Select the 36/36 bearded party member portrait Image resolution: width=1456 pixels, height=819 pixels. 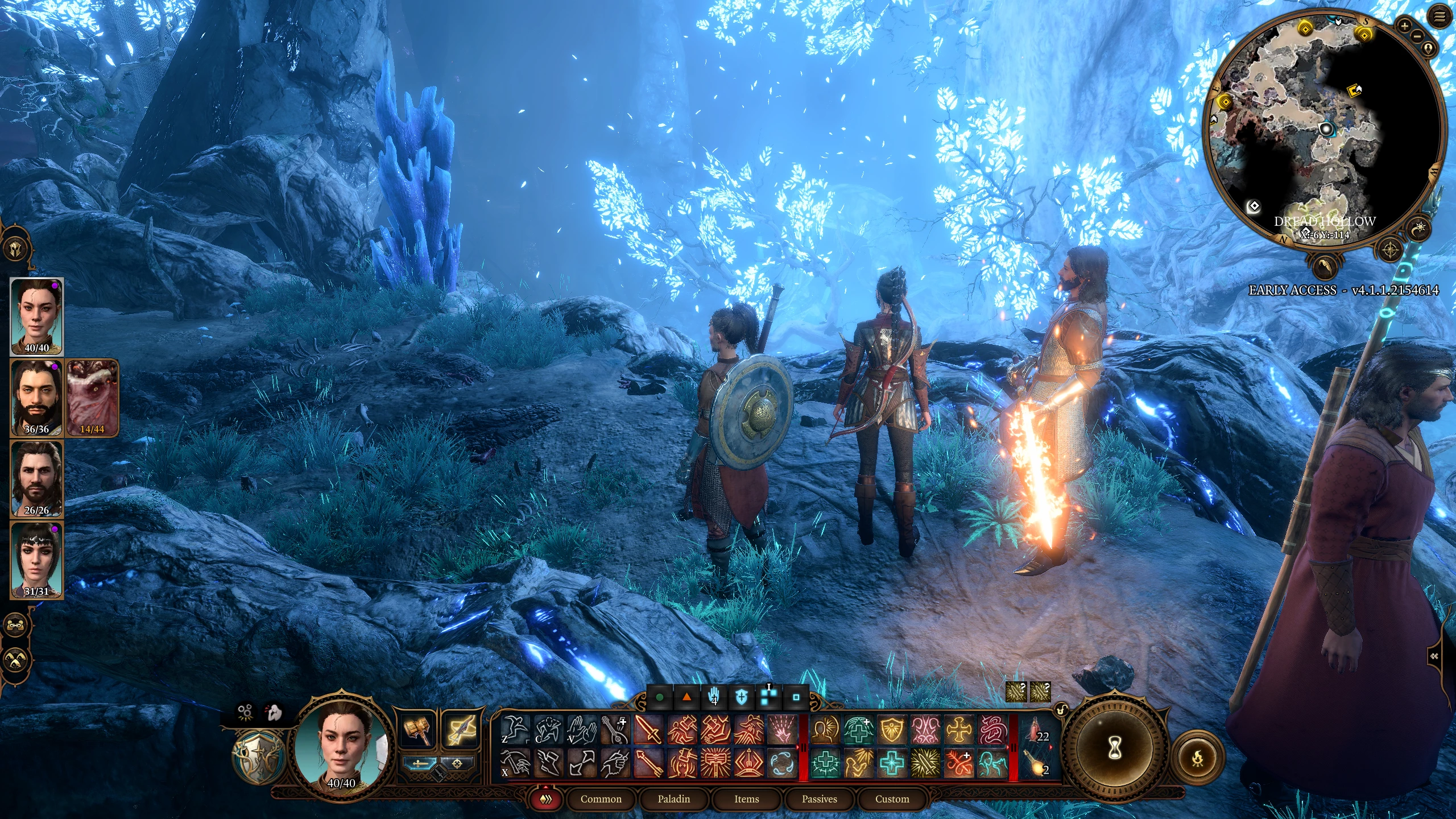click(36, 398)
